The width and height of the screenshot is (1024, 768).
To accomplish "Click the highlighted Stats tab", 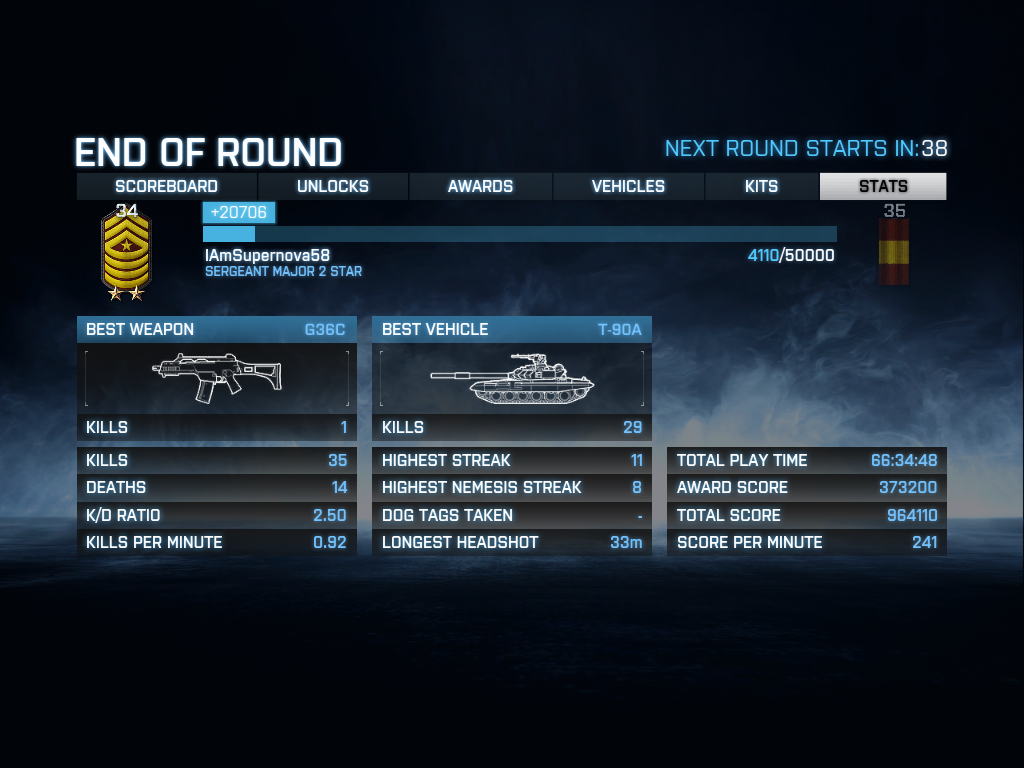I will [883, 186].
